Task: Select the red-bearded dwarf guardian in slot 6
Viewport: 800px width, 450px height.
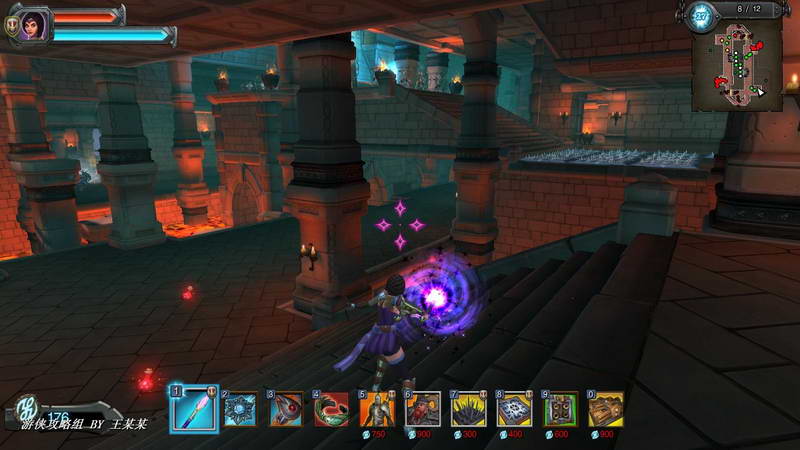Action: pos(423,408)
